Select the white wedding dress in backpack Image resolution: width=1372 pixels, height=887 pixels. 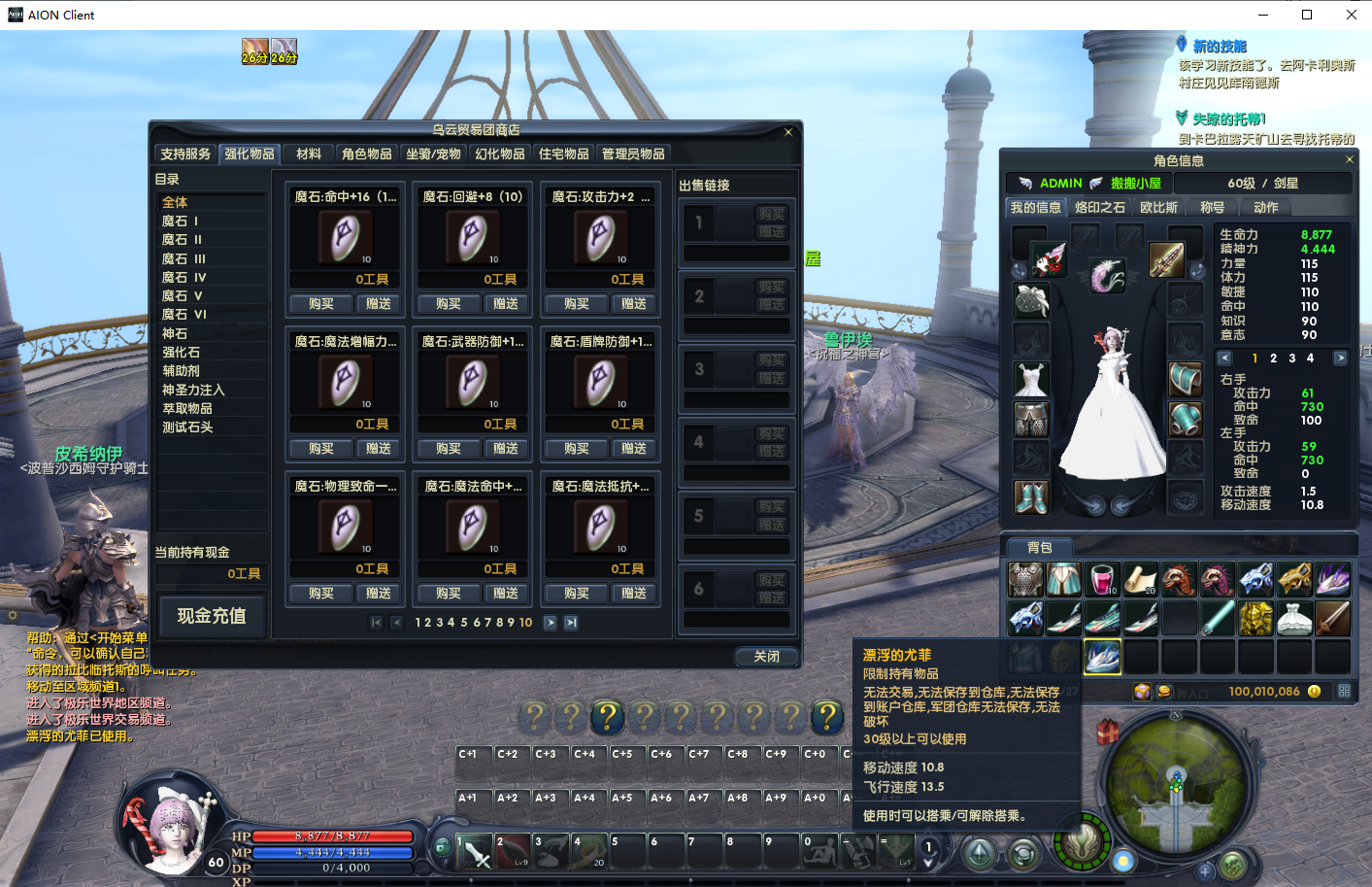pyautogui.click(x=1293, y=618)
